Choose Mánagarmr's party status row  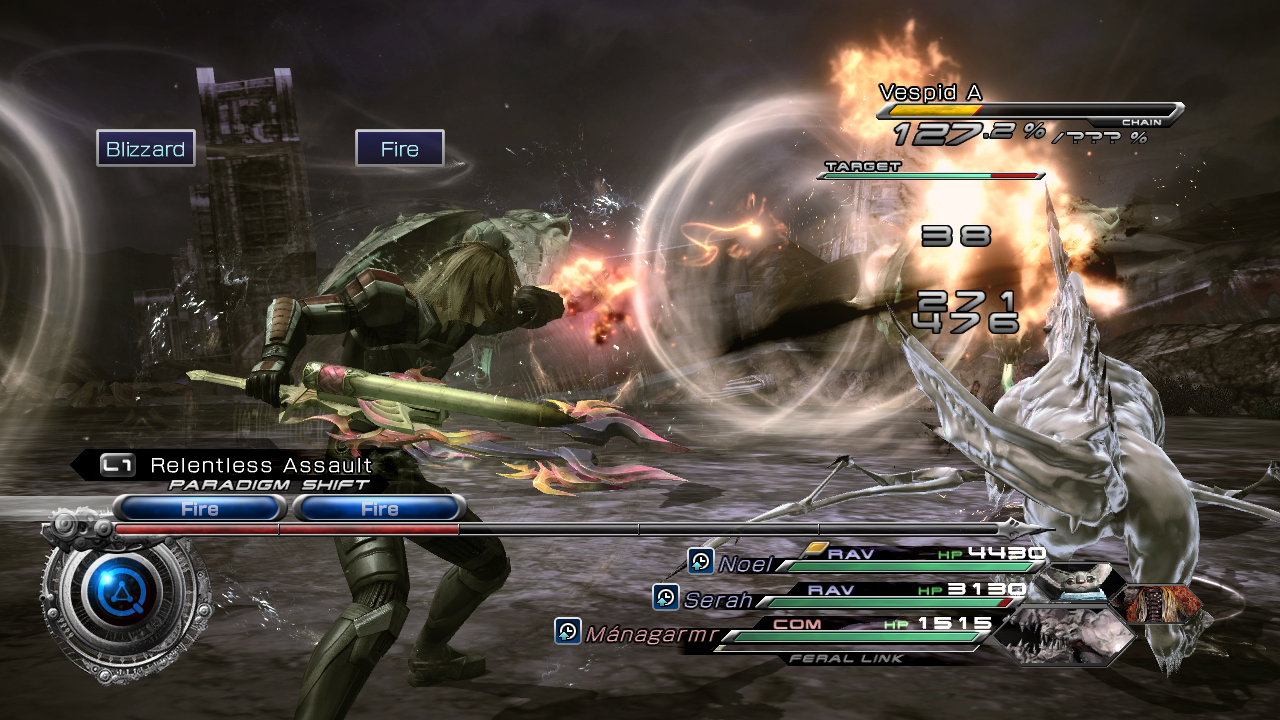(780, 630)
